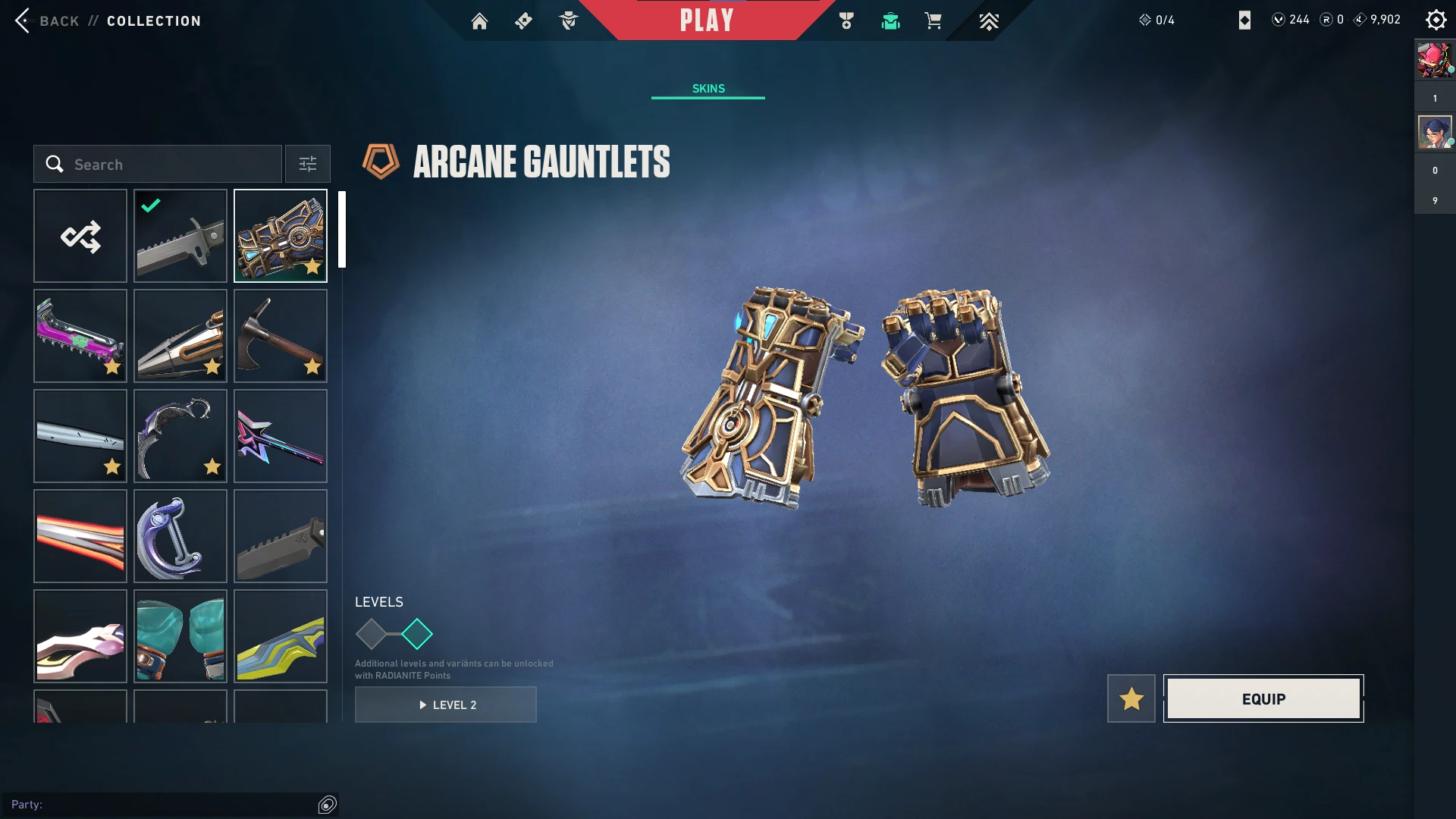Pick the brown hammer melee skin
Image resolution: width=1456 pixels, height=819 pixels.
(x=281, y=337)
